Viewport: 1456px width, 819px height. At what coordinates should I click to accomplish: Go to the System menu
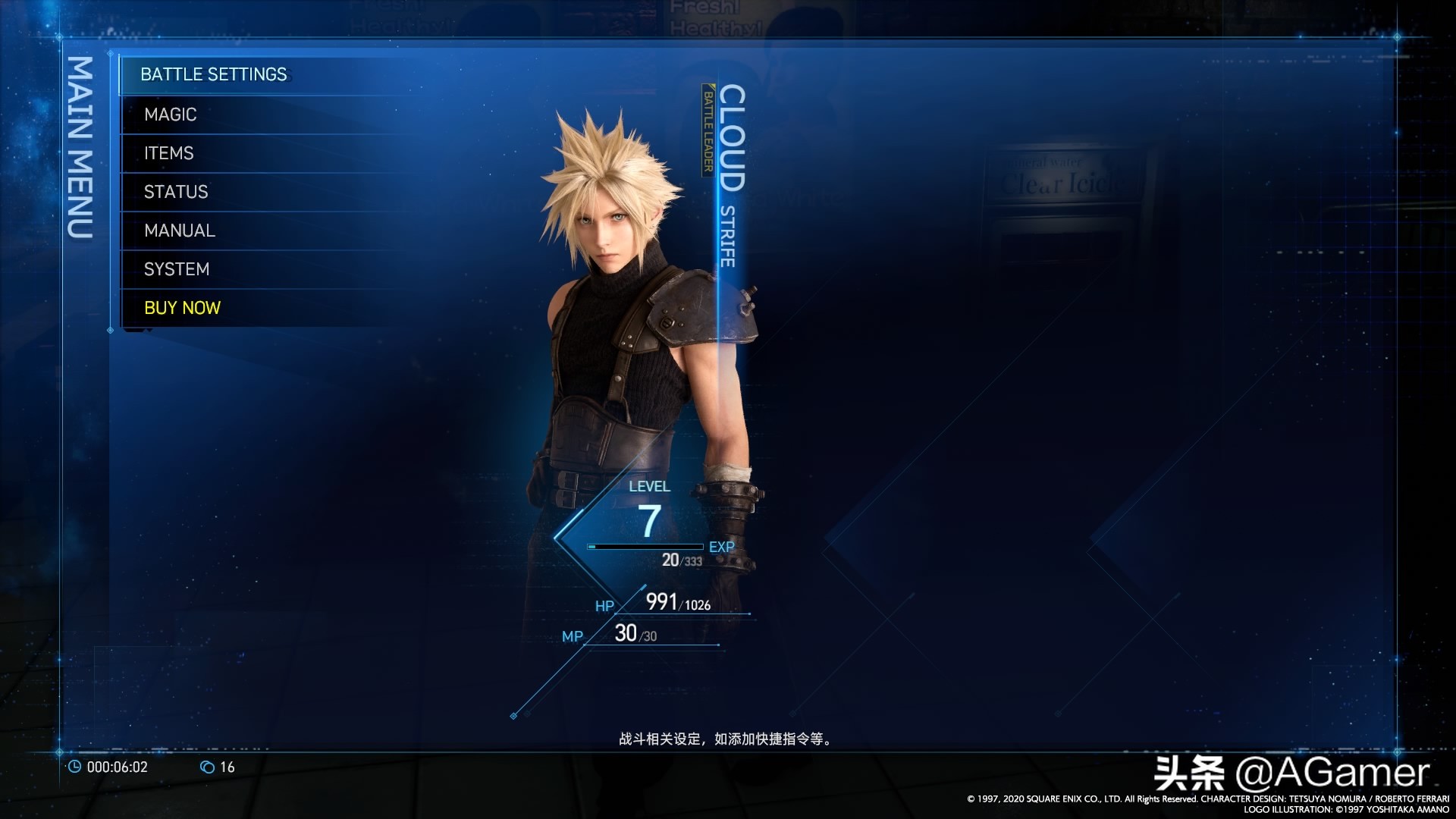(177, 269)
